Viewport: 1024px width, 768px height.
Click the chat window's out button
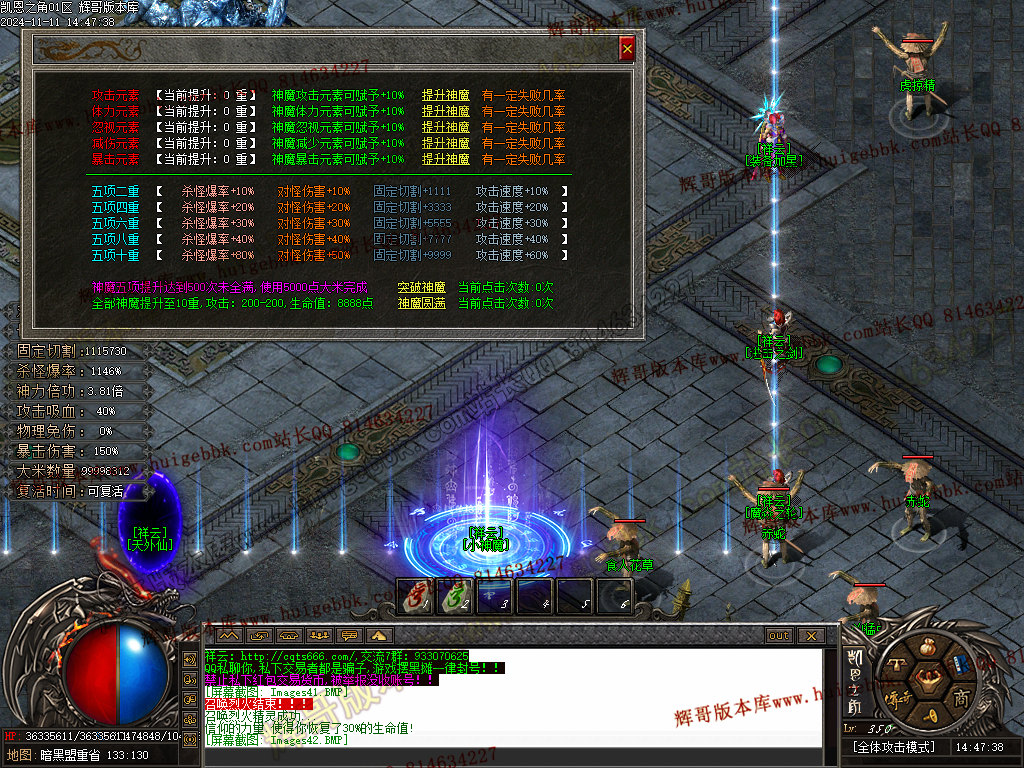(x=778, y=636)
